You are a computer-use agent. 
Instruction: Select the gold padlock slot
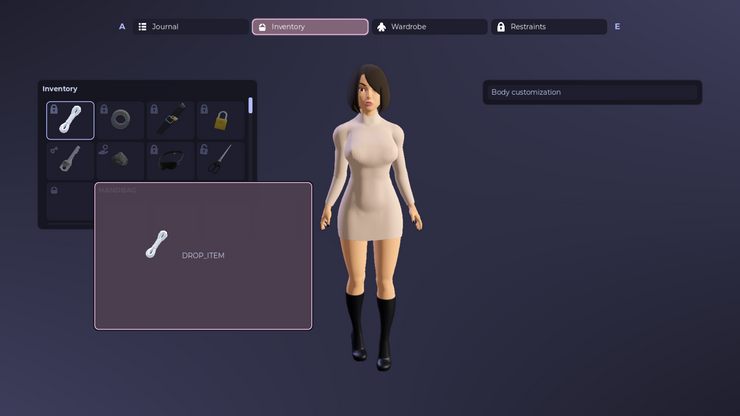[x=220, y=120]
